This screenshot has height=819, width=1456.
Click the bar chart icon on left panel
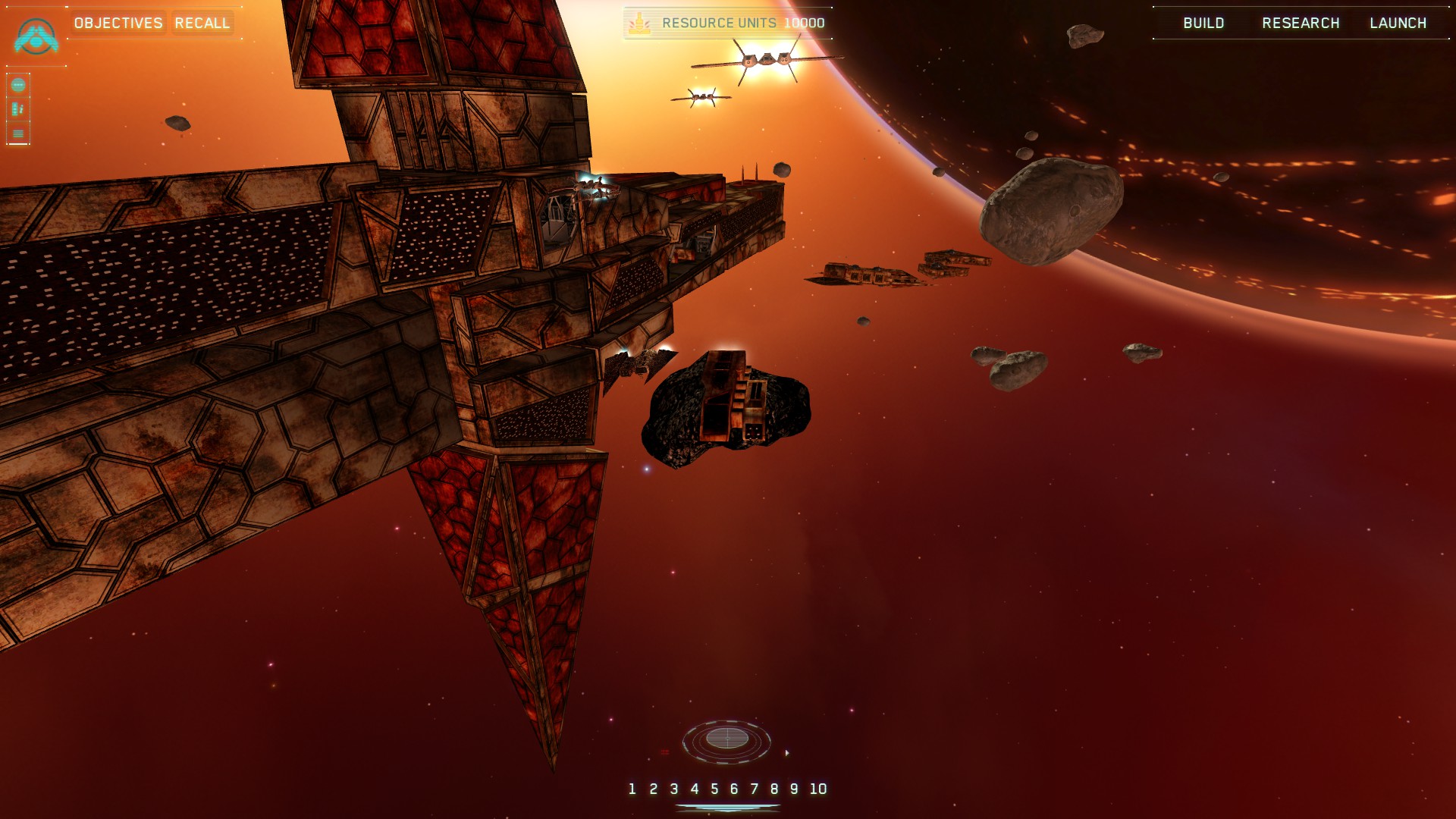tap(18, 109)
